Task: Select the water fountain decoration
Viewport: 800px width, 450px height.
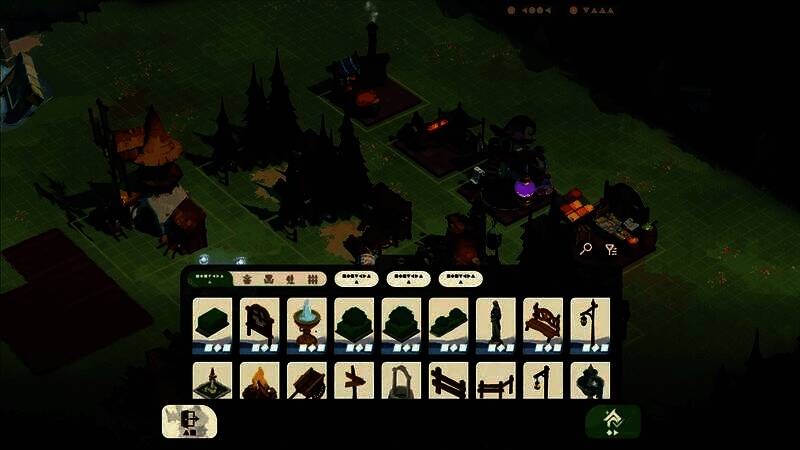Action: [x=307, y=322]
